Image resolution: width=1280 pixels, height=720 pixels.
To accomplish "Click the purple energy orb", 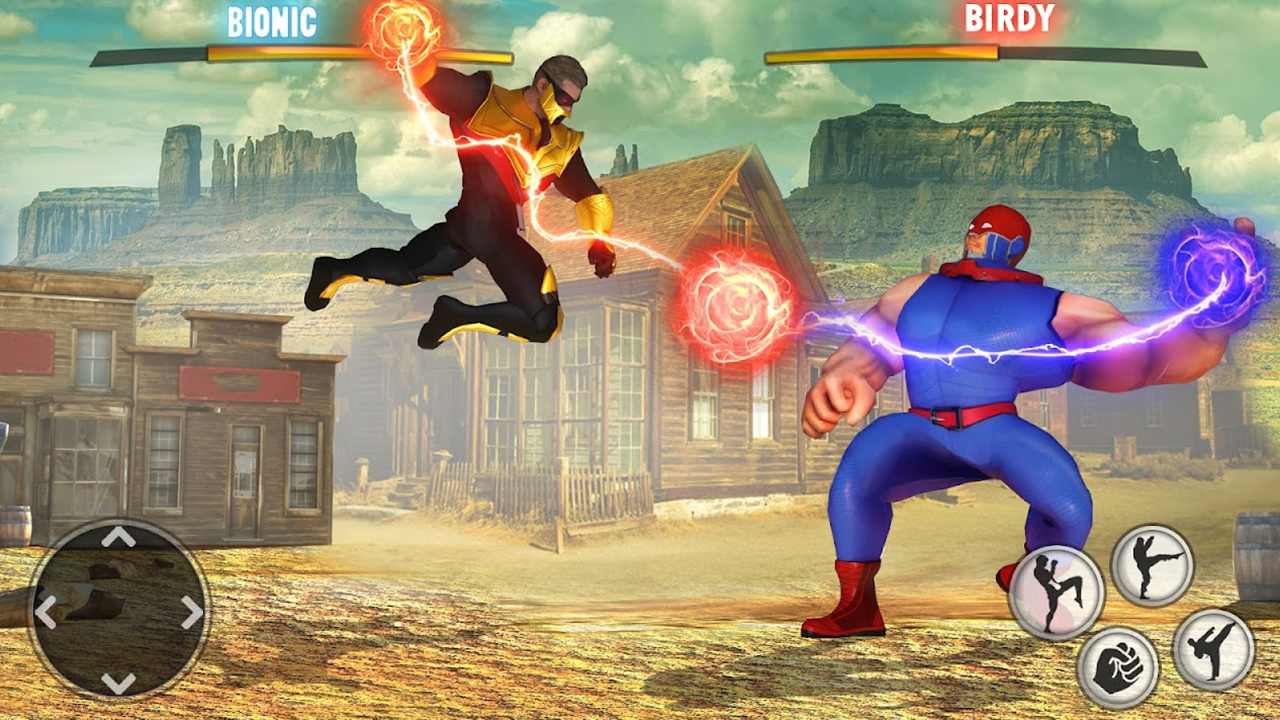I will click(1213, 272).
